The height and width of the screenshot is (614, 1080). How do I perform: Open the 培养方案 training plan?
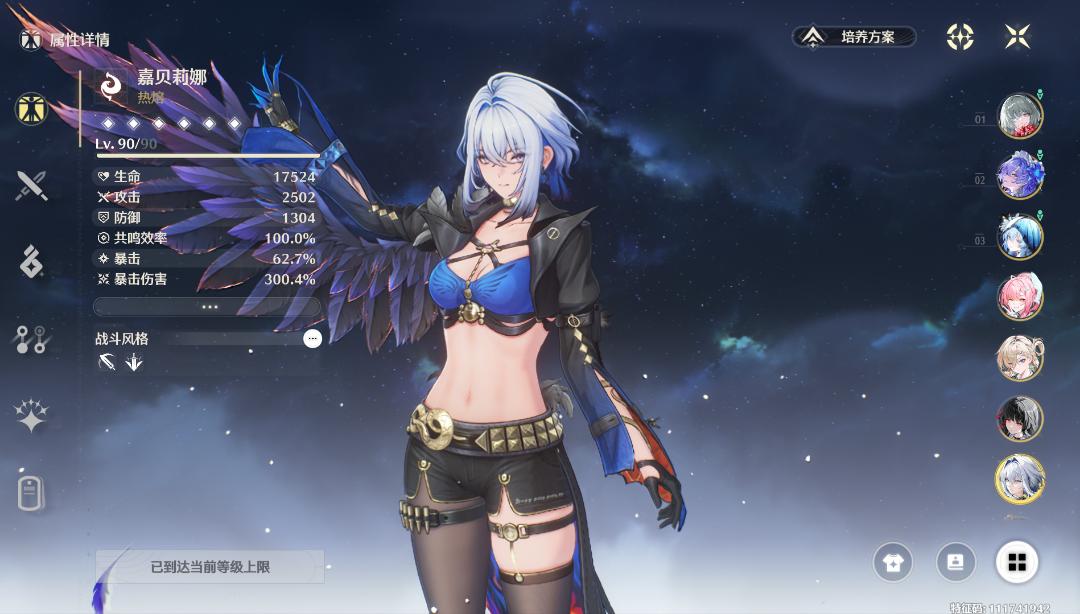click(x=856, y=37)
